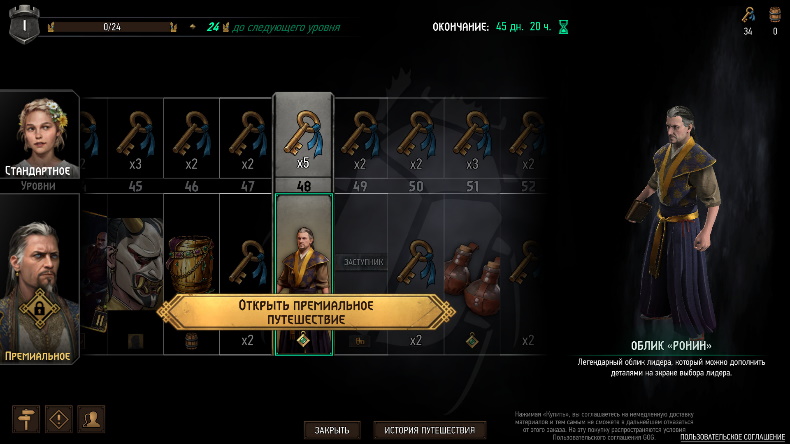
Task: Select the level 47 standard key reward
Action: pos(247,137)
